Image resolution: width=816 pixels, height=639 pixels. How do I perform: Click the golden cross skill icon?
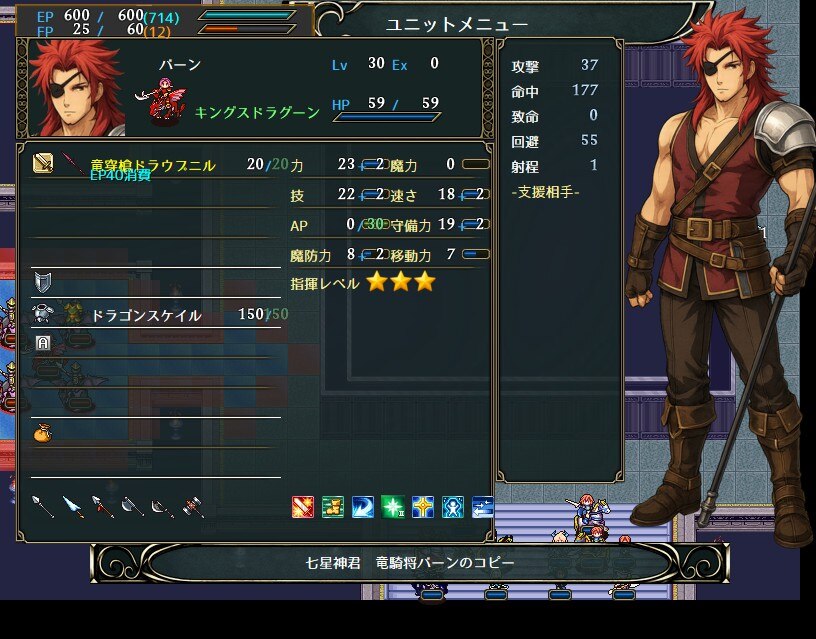422,507
